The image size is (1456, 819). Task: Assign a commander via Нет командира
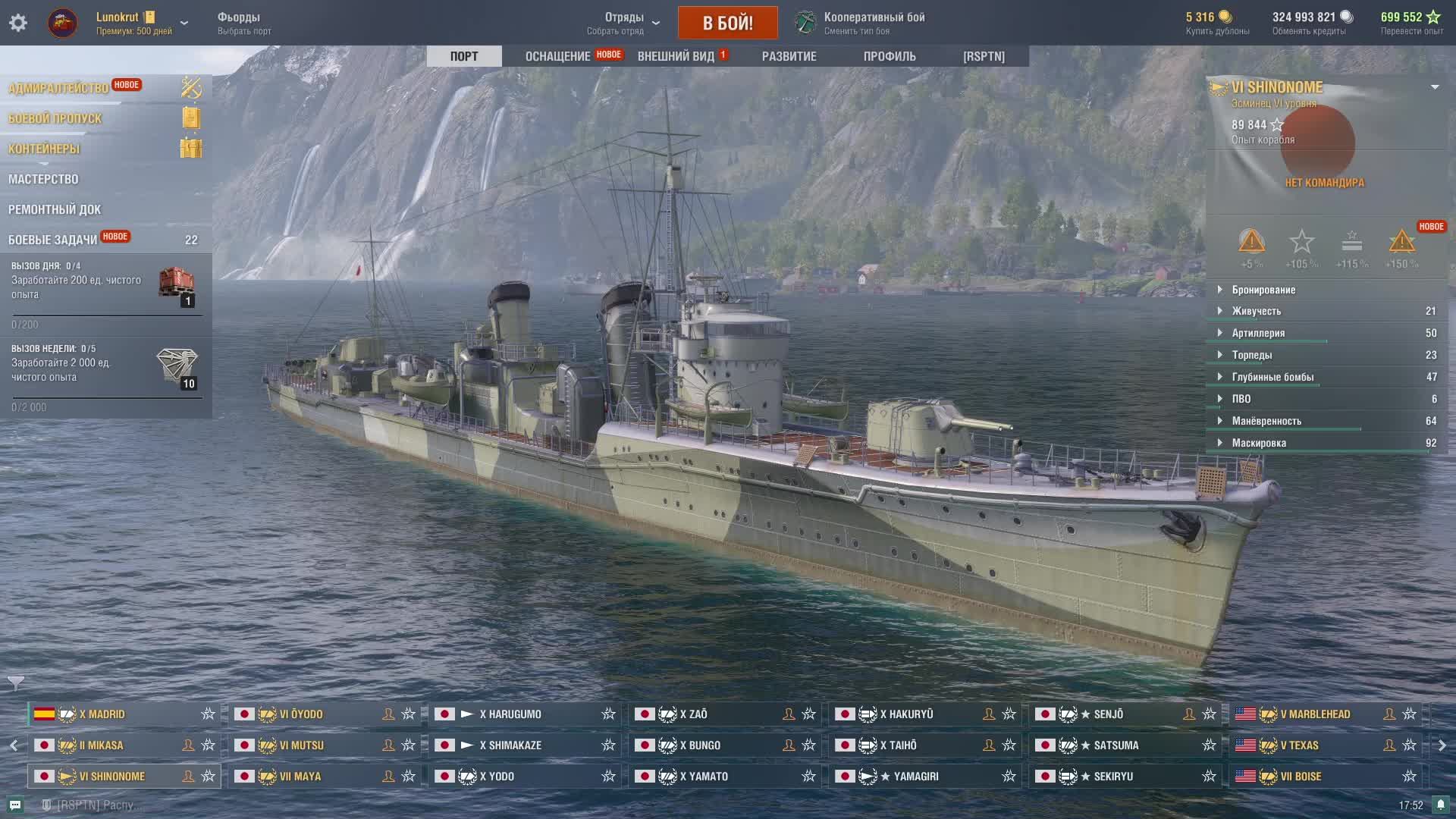coord(1323,182)
